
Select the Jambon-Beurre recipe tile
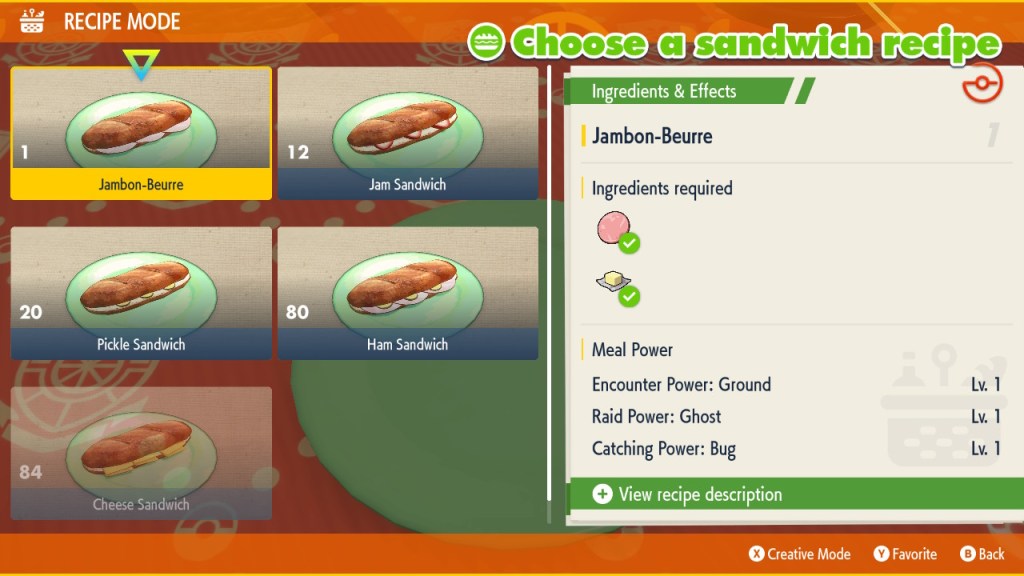[x=141, y=133]
